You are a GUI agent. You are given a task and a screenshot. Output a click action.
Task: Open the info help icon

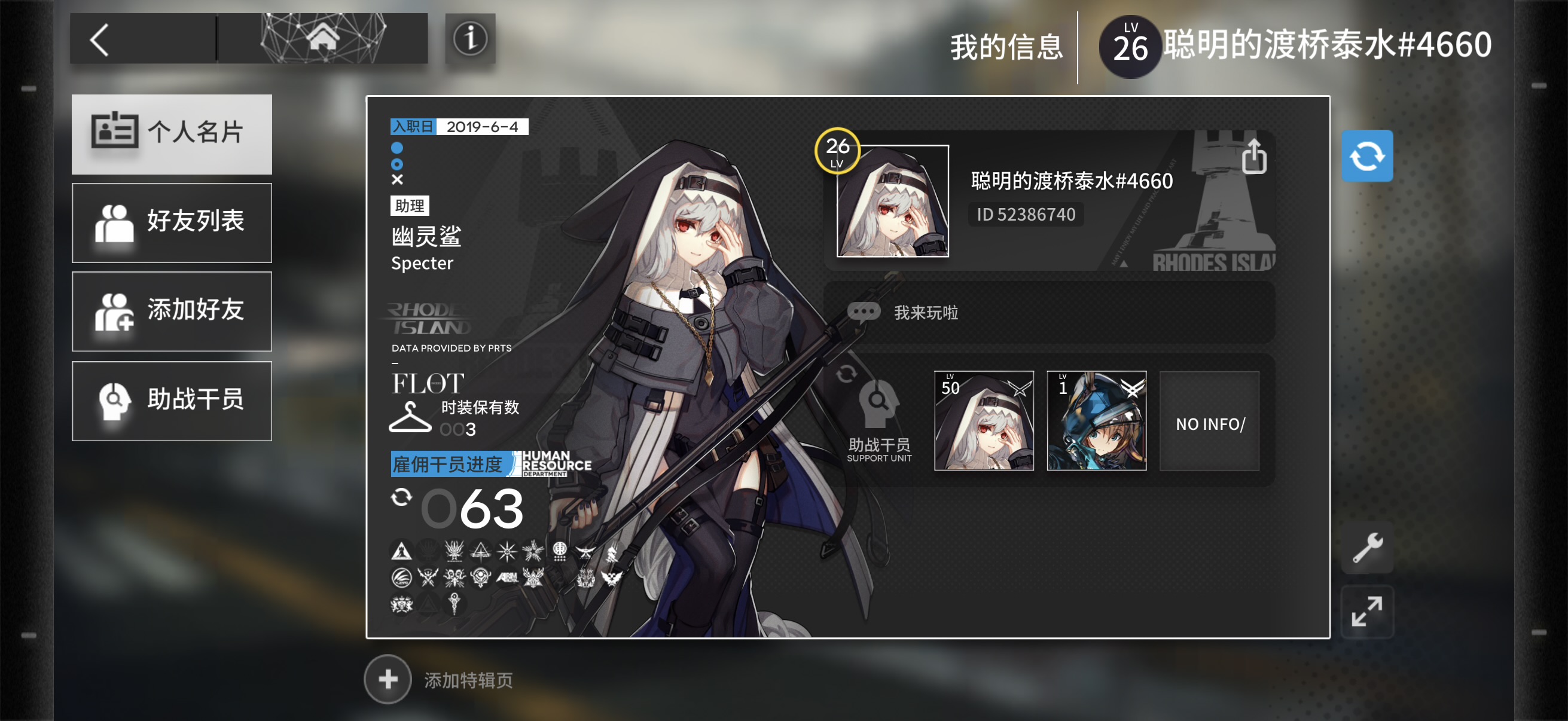coord(470,39)
